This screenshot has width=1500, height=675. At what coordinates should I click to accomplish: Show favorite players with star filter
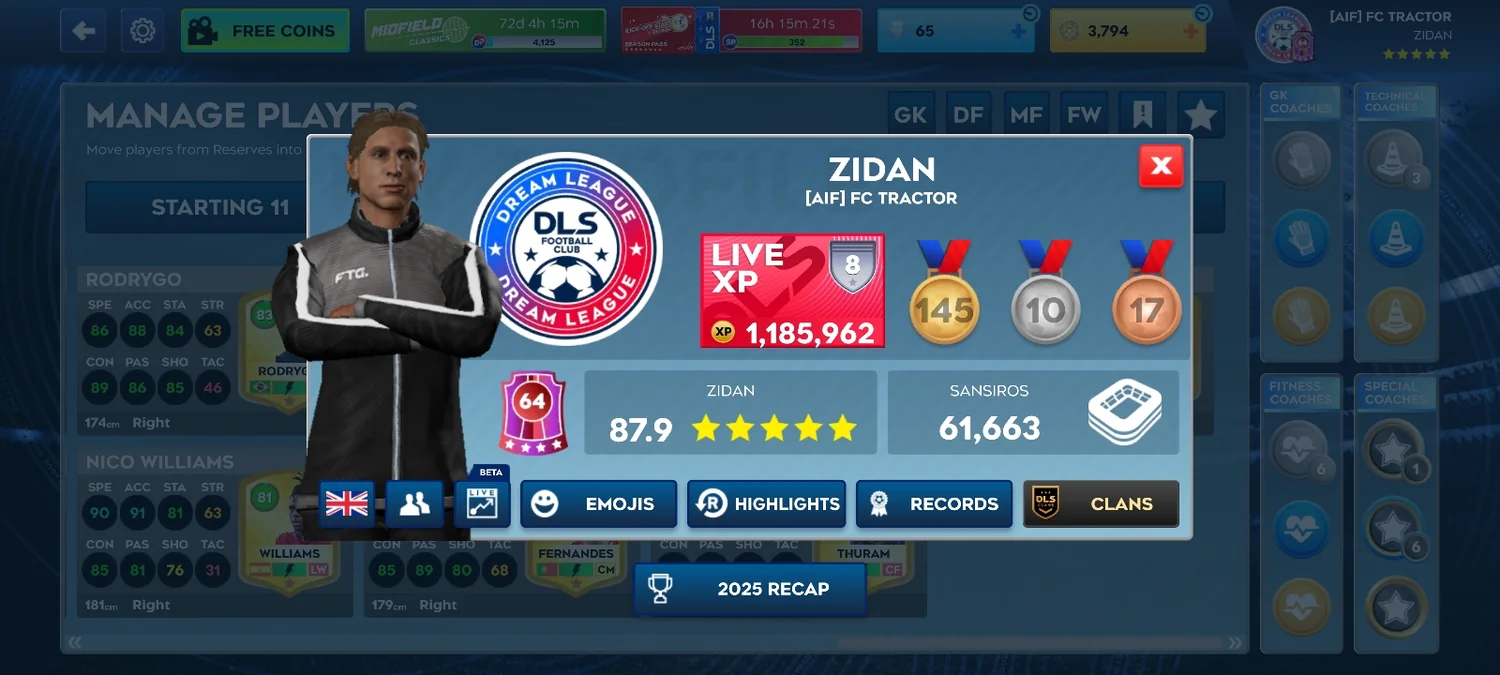pyautogui.click(x=1200, y=115)
